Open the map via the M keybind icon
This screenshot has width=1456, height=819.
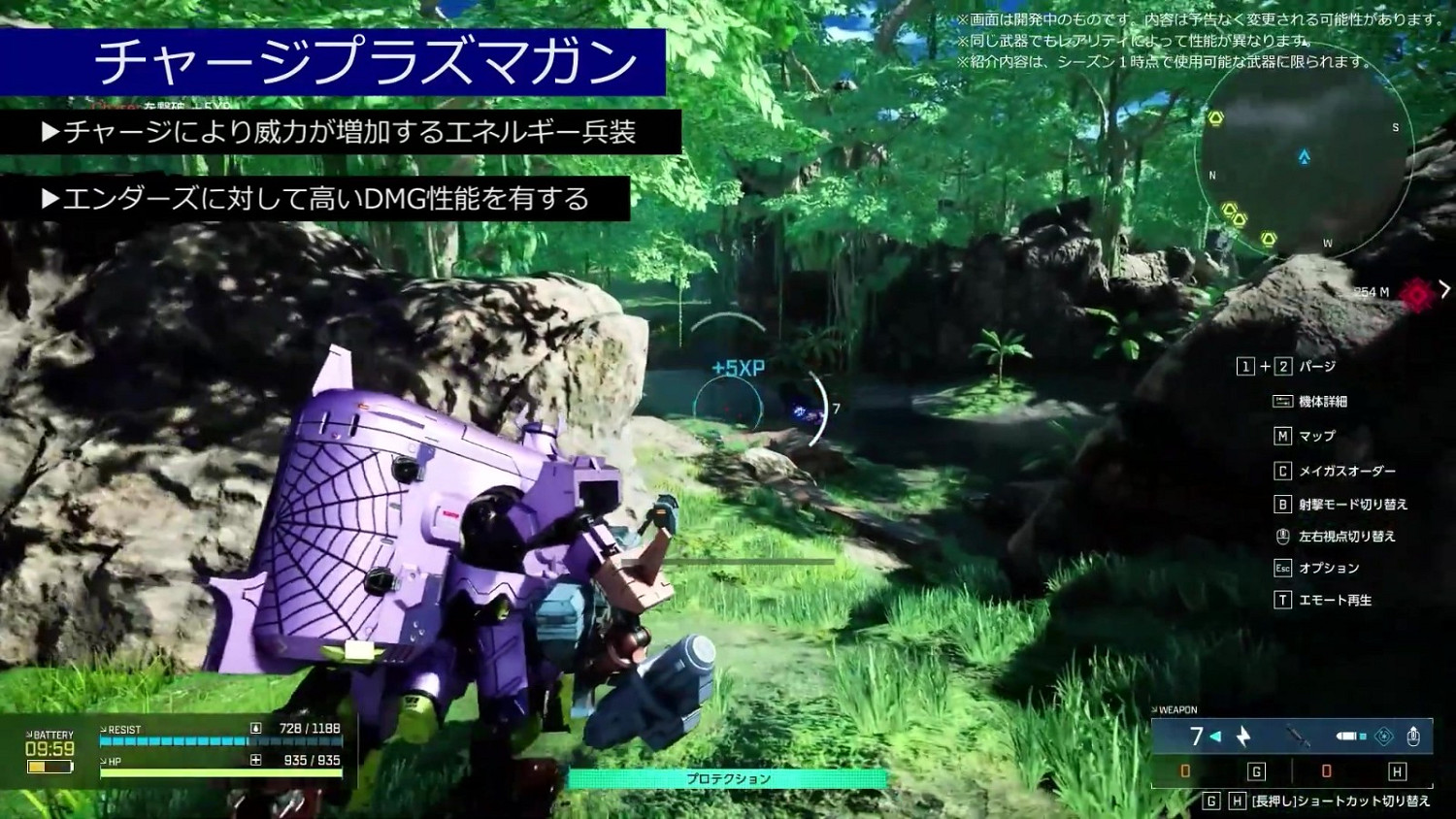(x=1283, y=436)
